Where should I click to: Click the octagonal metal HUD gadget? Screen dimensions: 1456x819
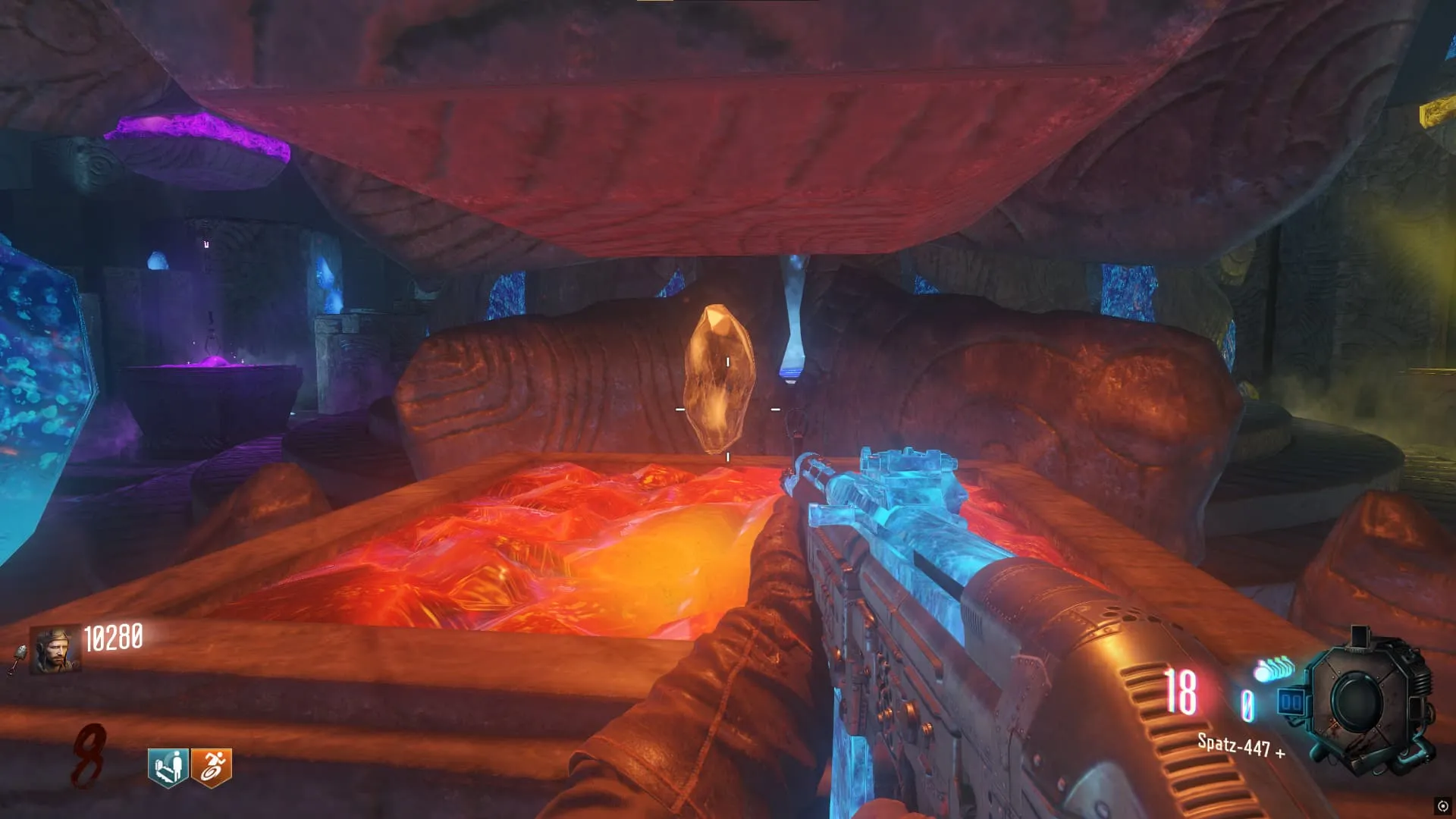(x=1365, y=701)
